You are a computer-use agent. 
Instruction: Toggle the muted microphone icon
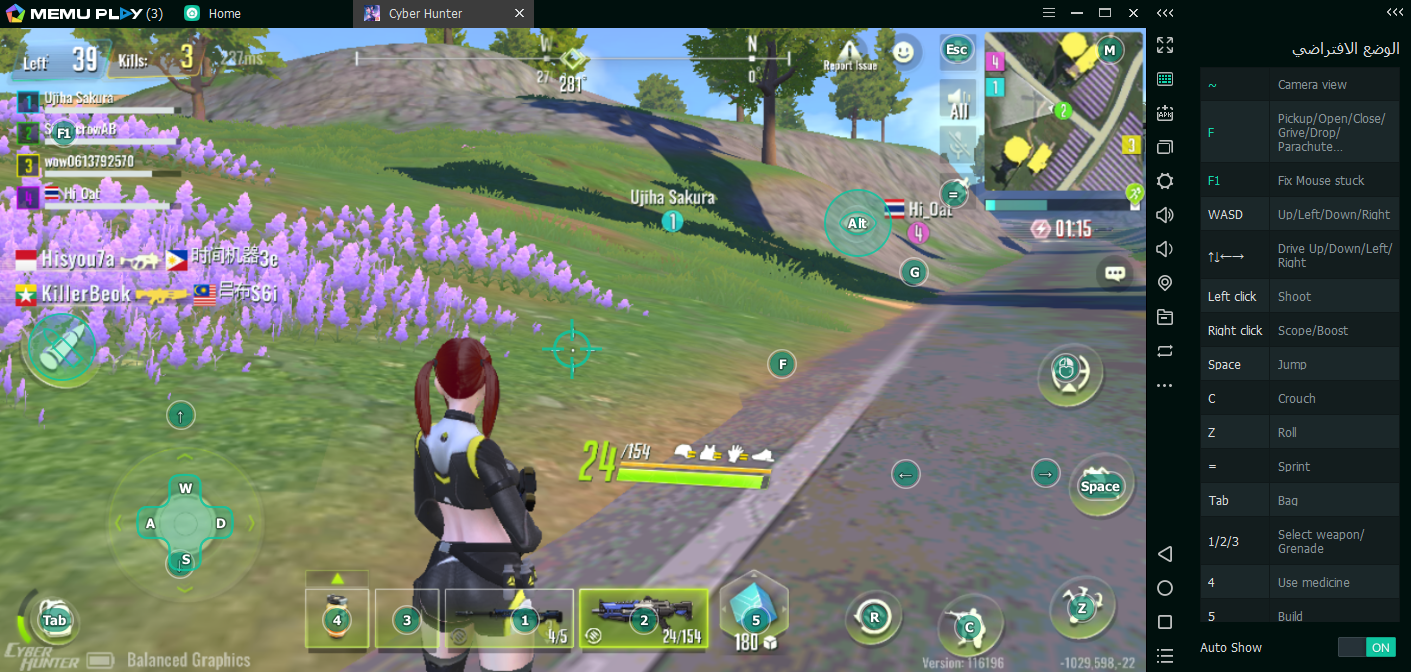pyautogui.click(x=959, y=142)
